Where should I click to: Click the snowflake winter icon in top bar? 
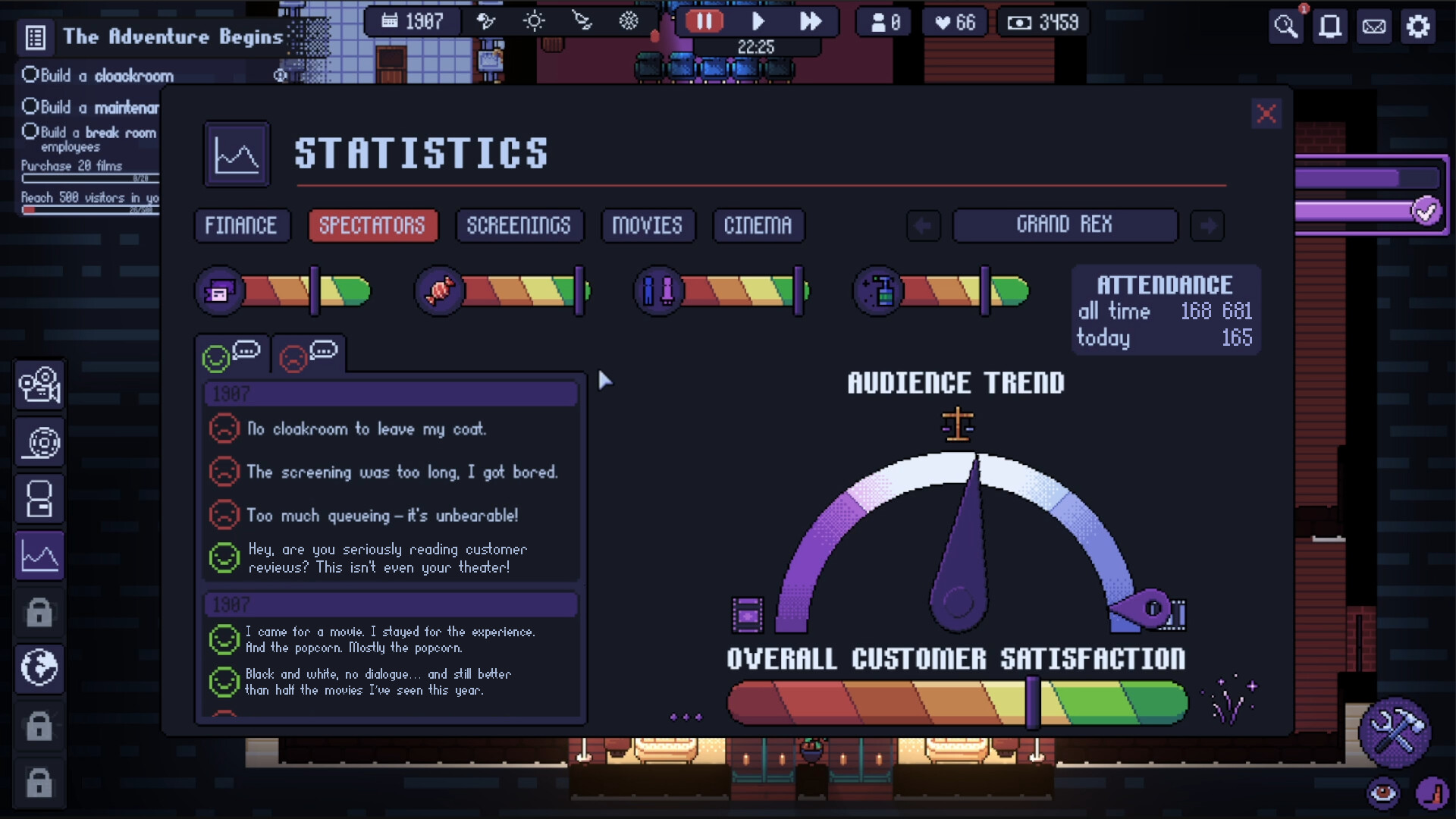click(x=626, y=22)
